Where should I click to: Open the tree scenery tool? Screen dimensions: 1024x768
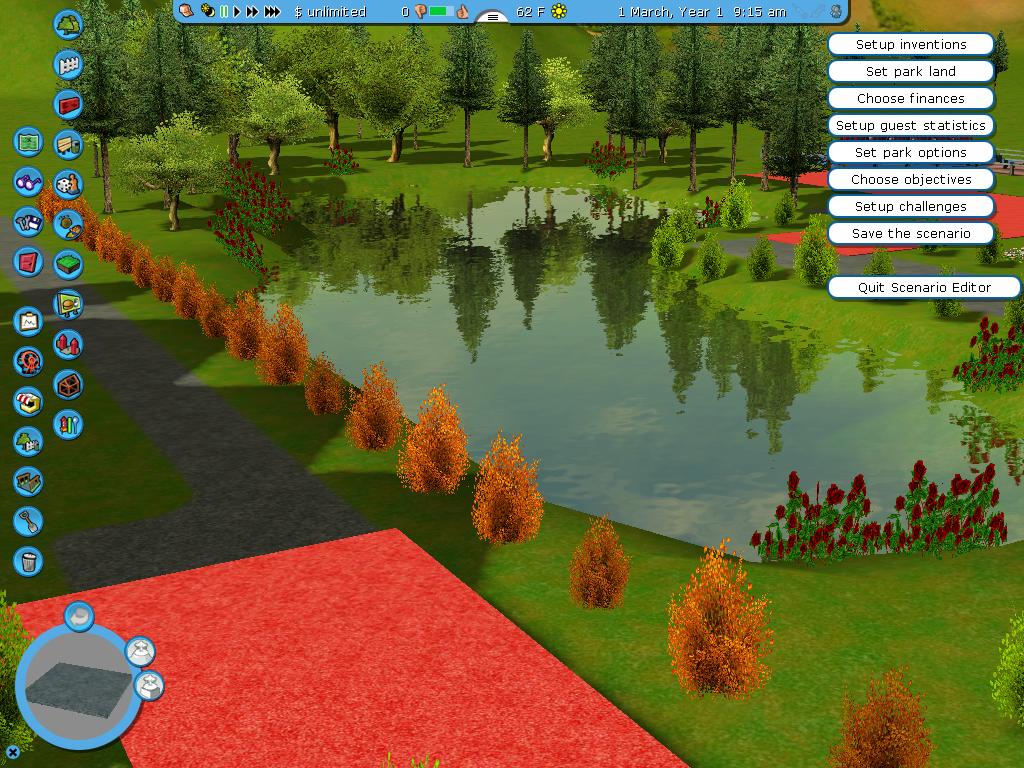[x=68, y=24]
